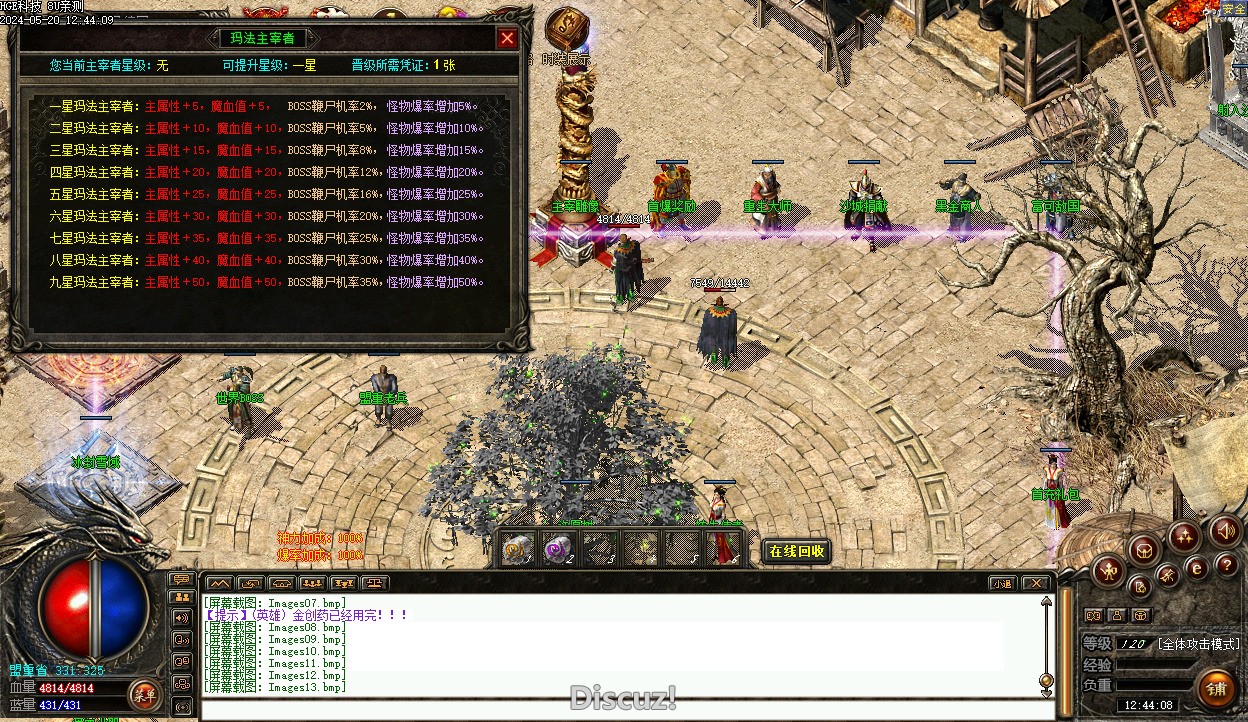The height and width of the screenshot is (722, 1248).
Task: Click the round 'e' button
Action: coord(1196,568)
